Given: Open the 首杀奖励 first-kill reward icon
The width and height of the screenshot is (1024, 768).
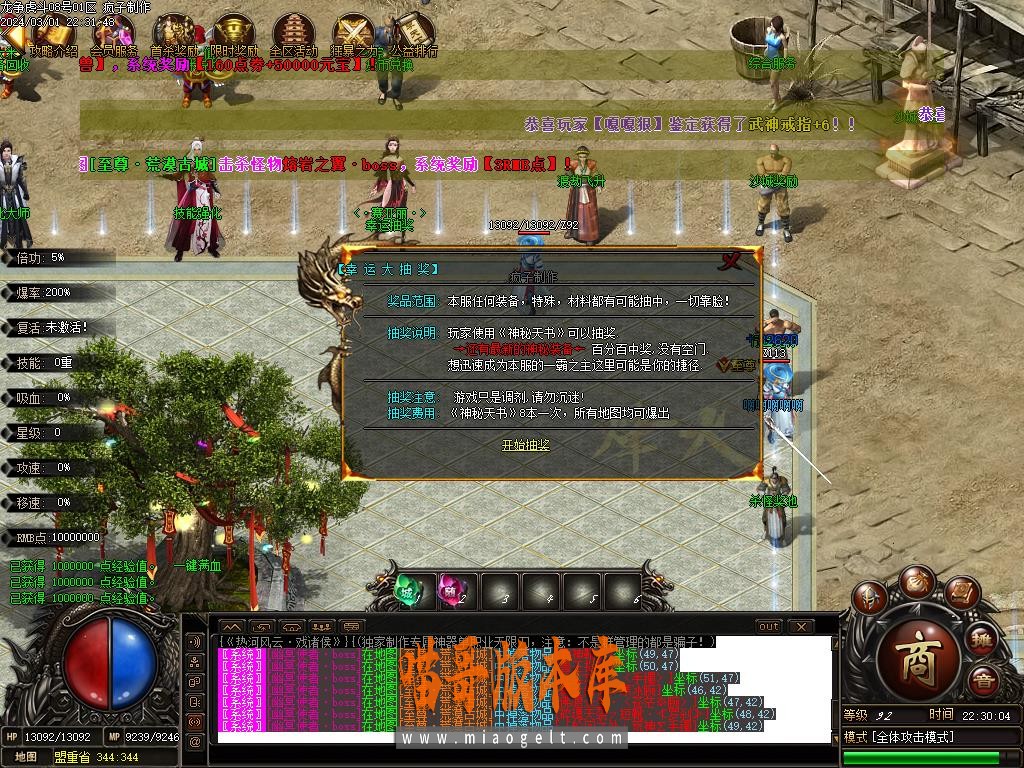Looking at the screenshot, I should [x=174, y=32].
